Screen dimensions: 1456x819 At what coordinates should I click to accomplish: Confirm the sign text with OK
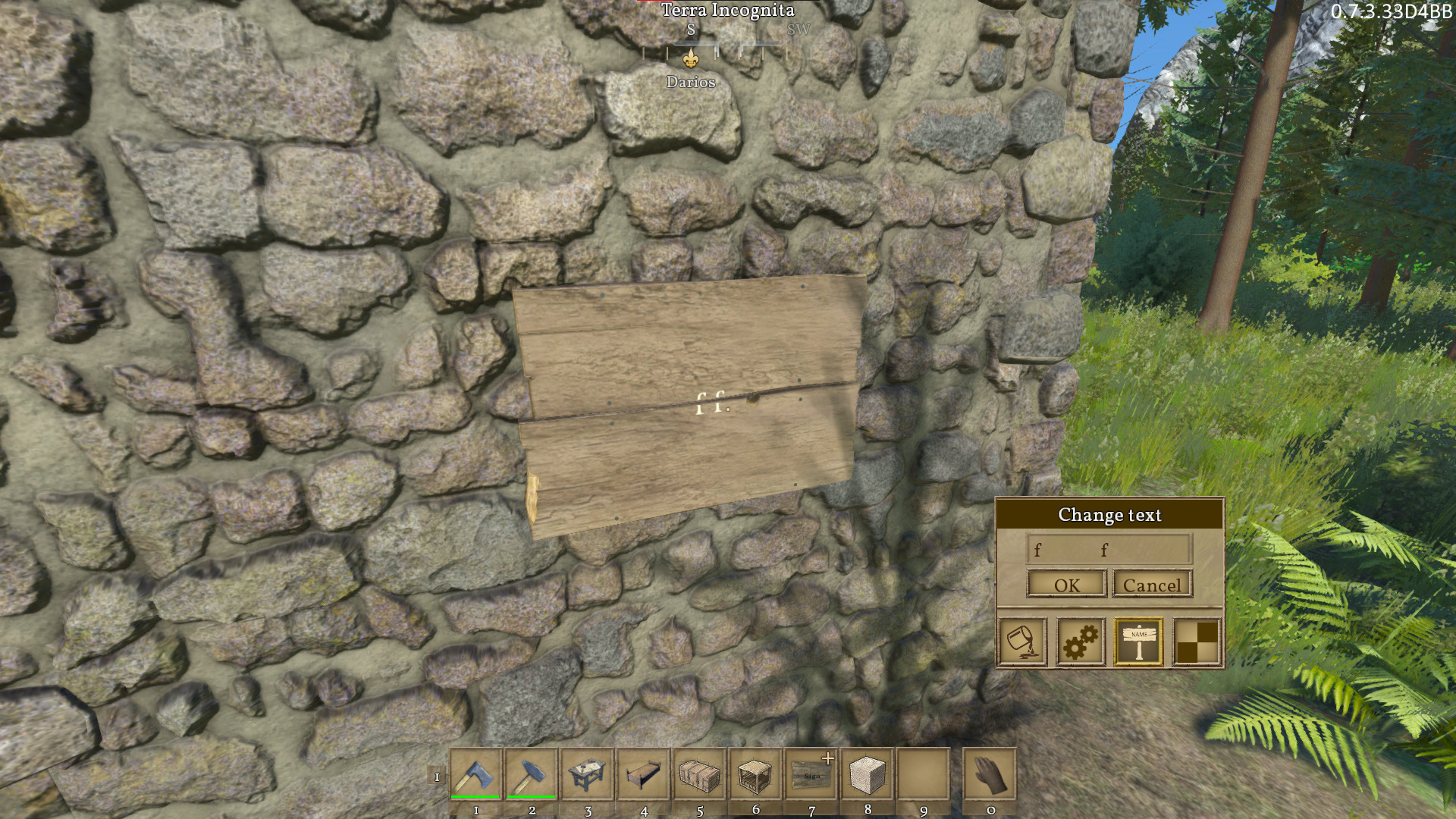click(x=1067, y=585)
